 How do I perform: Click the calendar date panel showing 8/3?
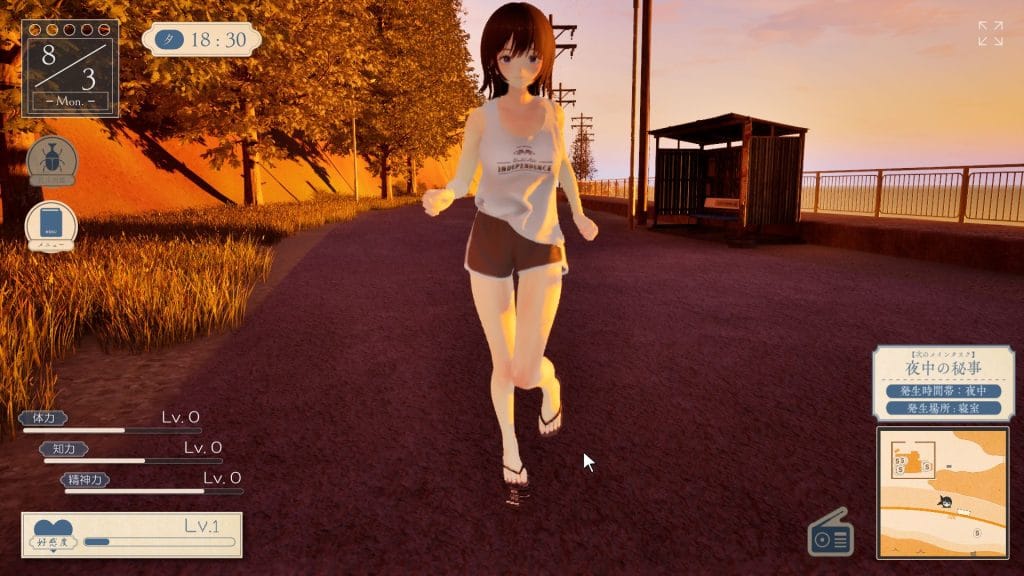pyautogui.click(x=70, y=67)
